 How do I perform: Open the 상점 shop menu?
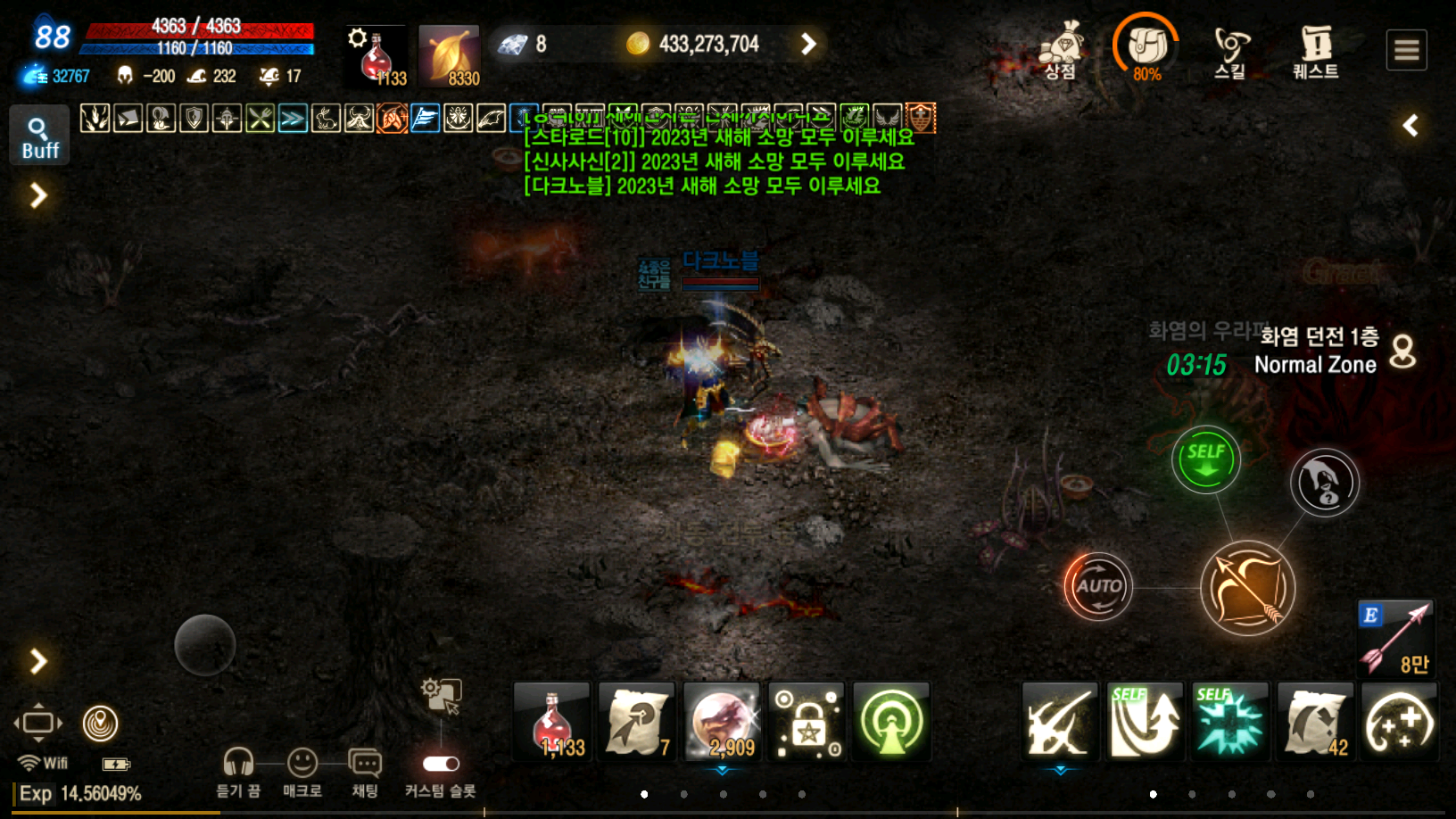1061,51
